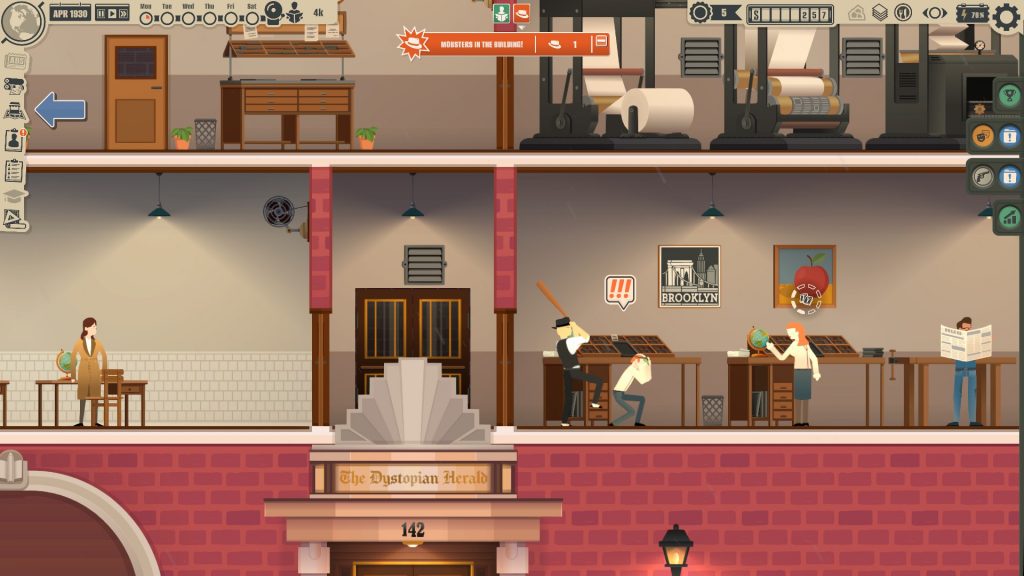Select the orange fedora mobster notification tab

pos(521,14)
